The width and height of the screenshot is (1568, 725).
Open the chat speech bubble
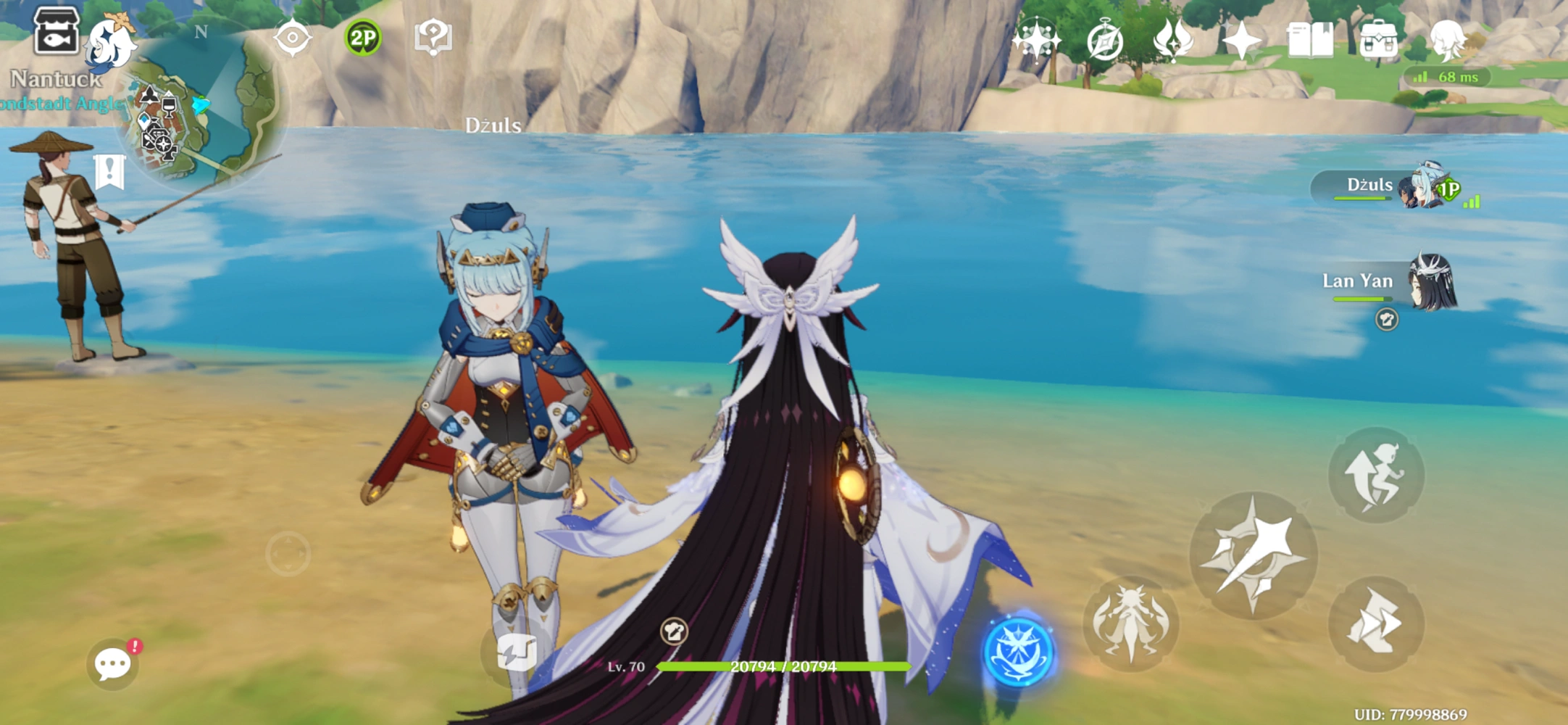pos(113,663)
